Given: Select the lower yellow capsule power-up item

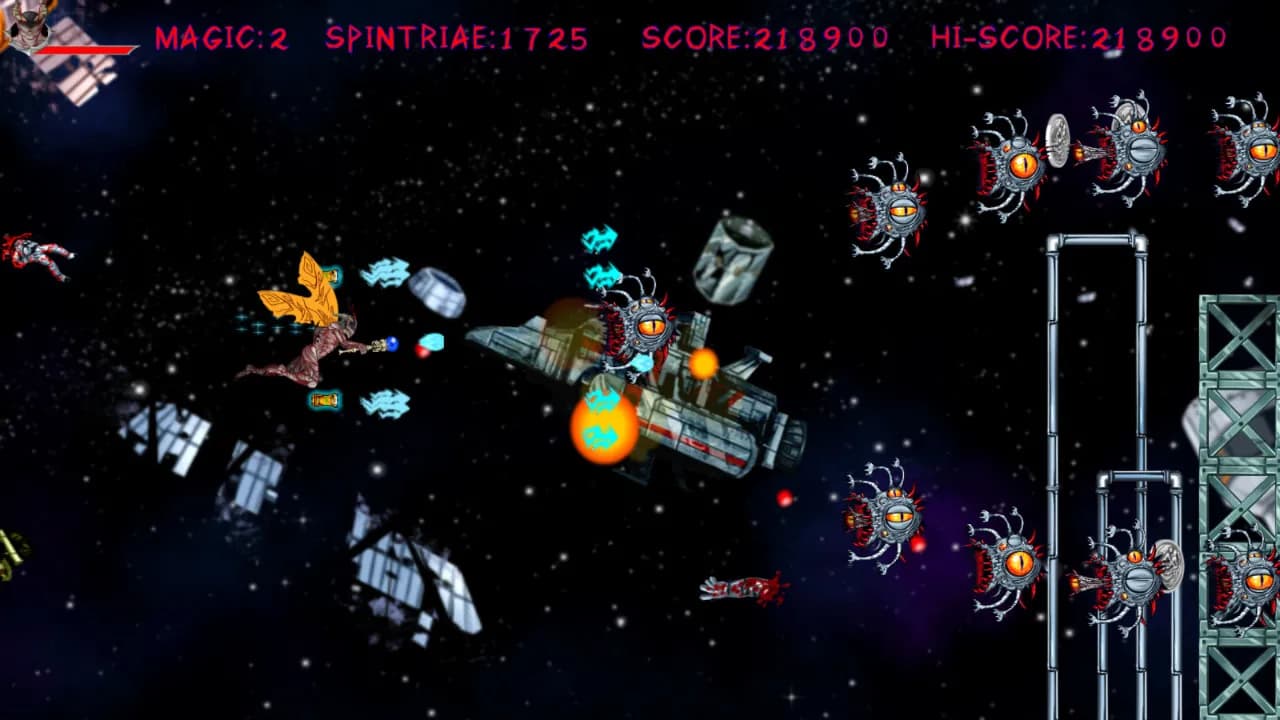Looking at the screenshot, I should point(322,399).
